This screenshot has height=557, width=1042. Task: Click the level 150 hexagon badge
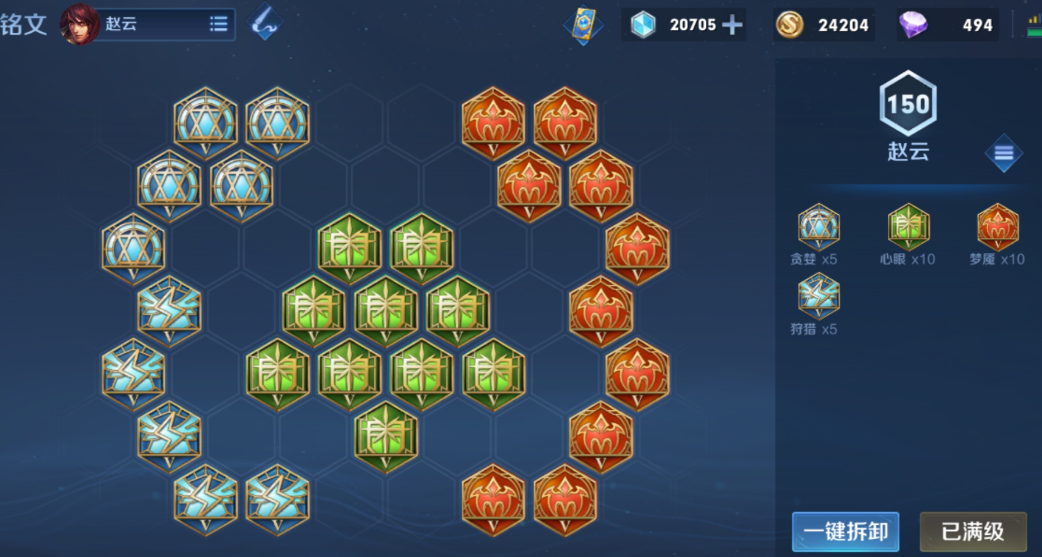908,104
